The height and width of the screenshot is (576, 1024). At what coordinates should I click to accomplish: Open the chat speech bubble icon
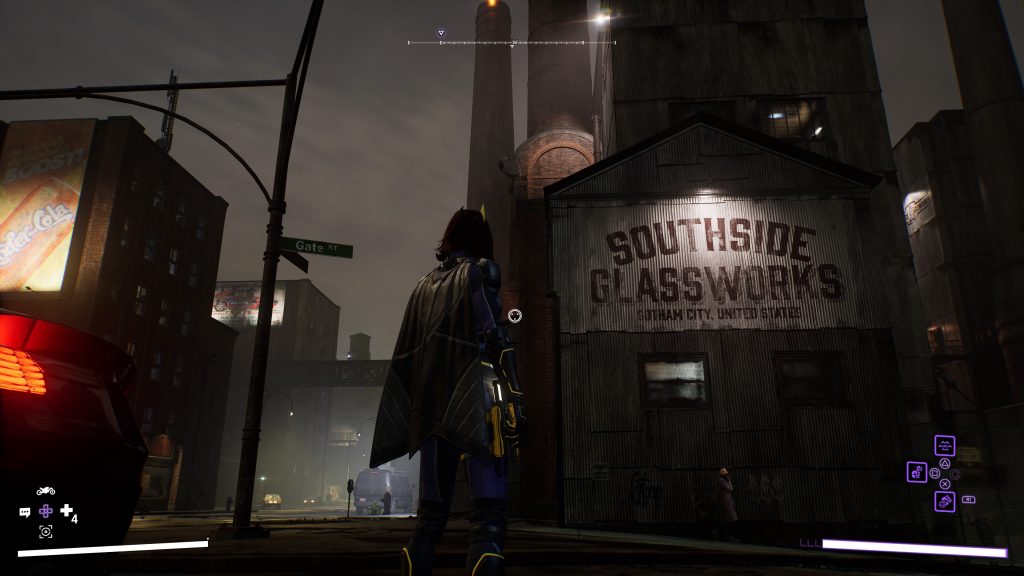[x=25, y=511]
